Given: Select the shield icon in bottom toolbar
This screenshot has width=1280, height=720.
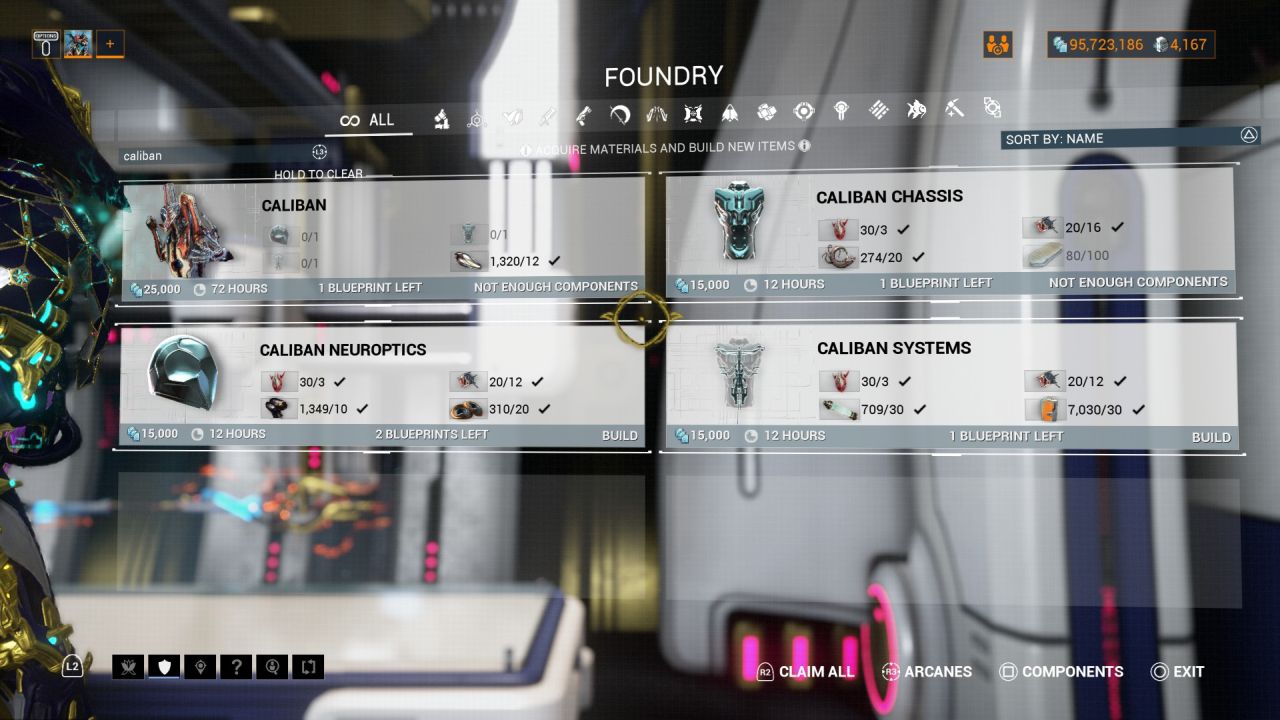Looking at the screenshot, I should coord(163,667).
